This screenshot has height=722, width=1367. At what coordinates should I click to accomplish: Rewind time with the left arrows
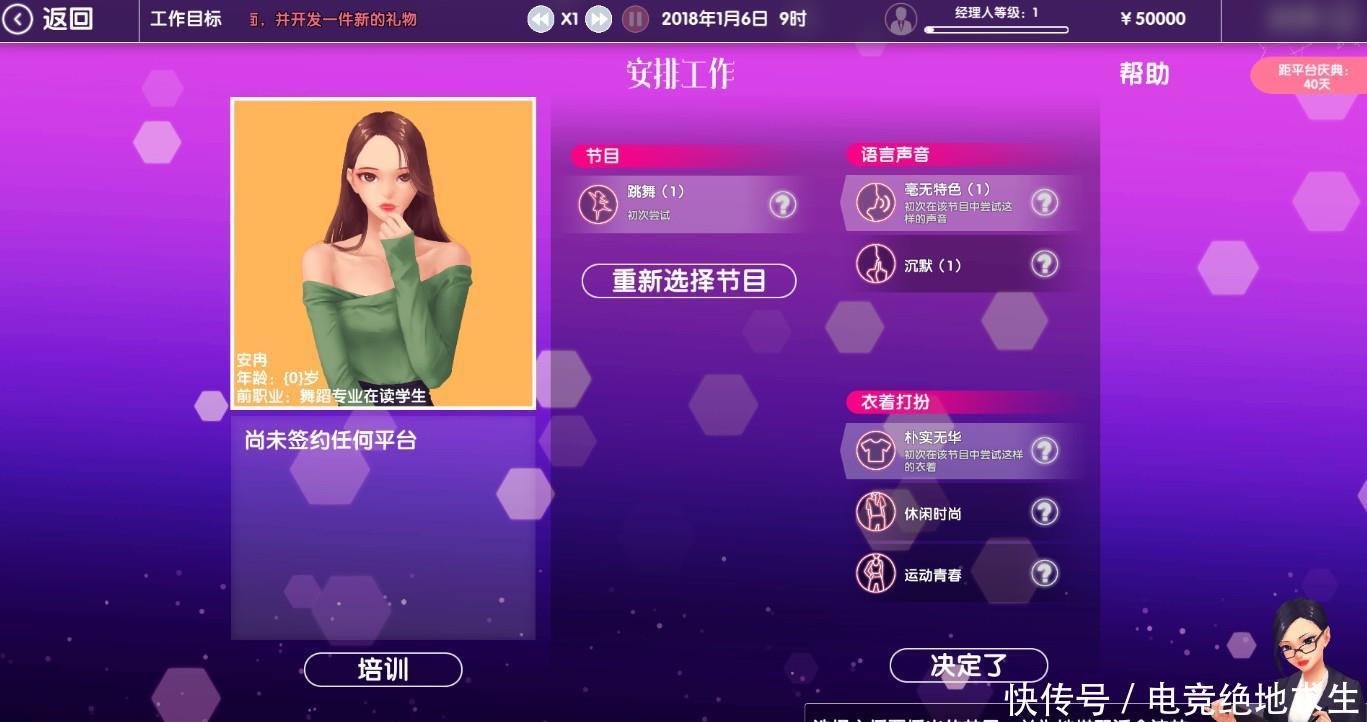point(540,18)
